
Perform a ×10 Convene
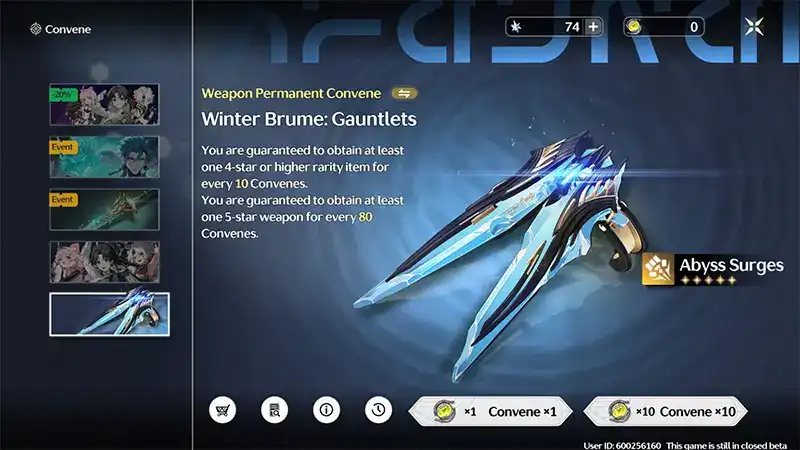point(665,411)
